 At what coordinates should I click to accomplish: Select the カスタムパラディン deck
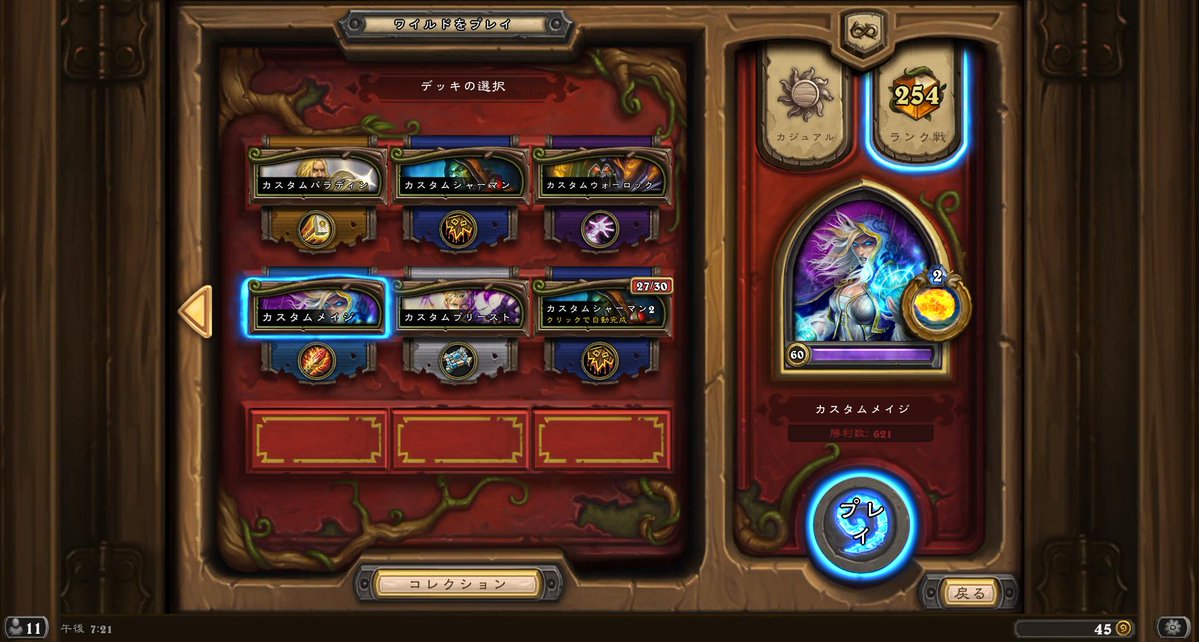click(317, 177)
